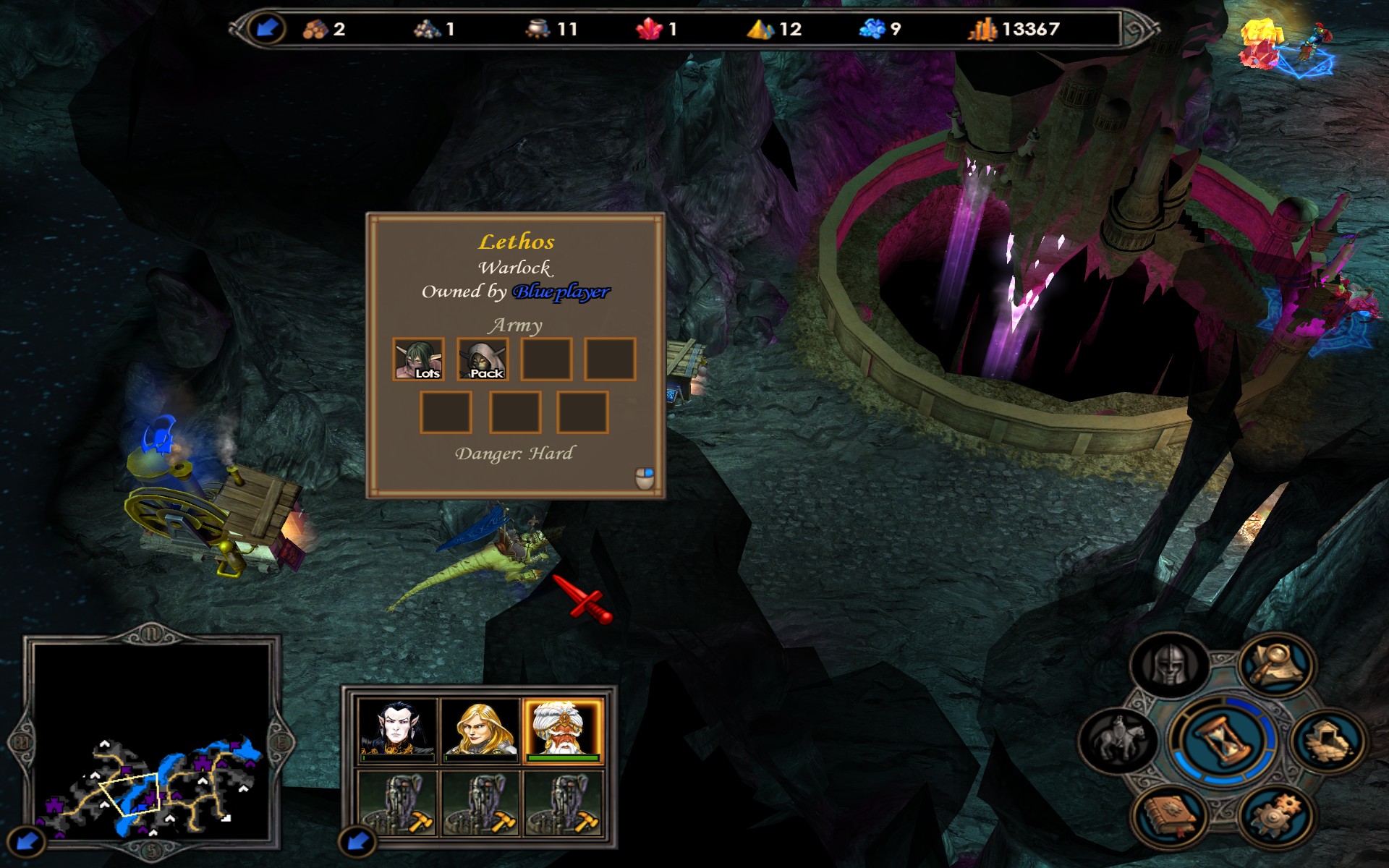
Task: Collapse the minimap with its blue arrow
Action: point(27,841)
